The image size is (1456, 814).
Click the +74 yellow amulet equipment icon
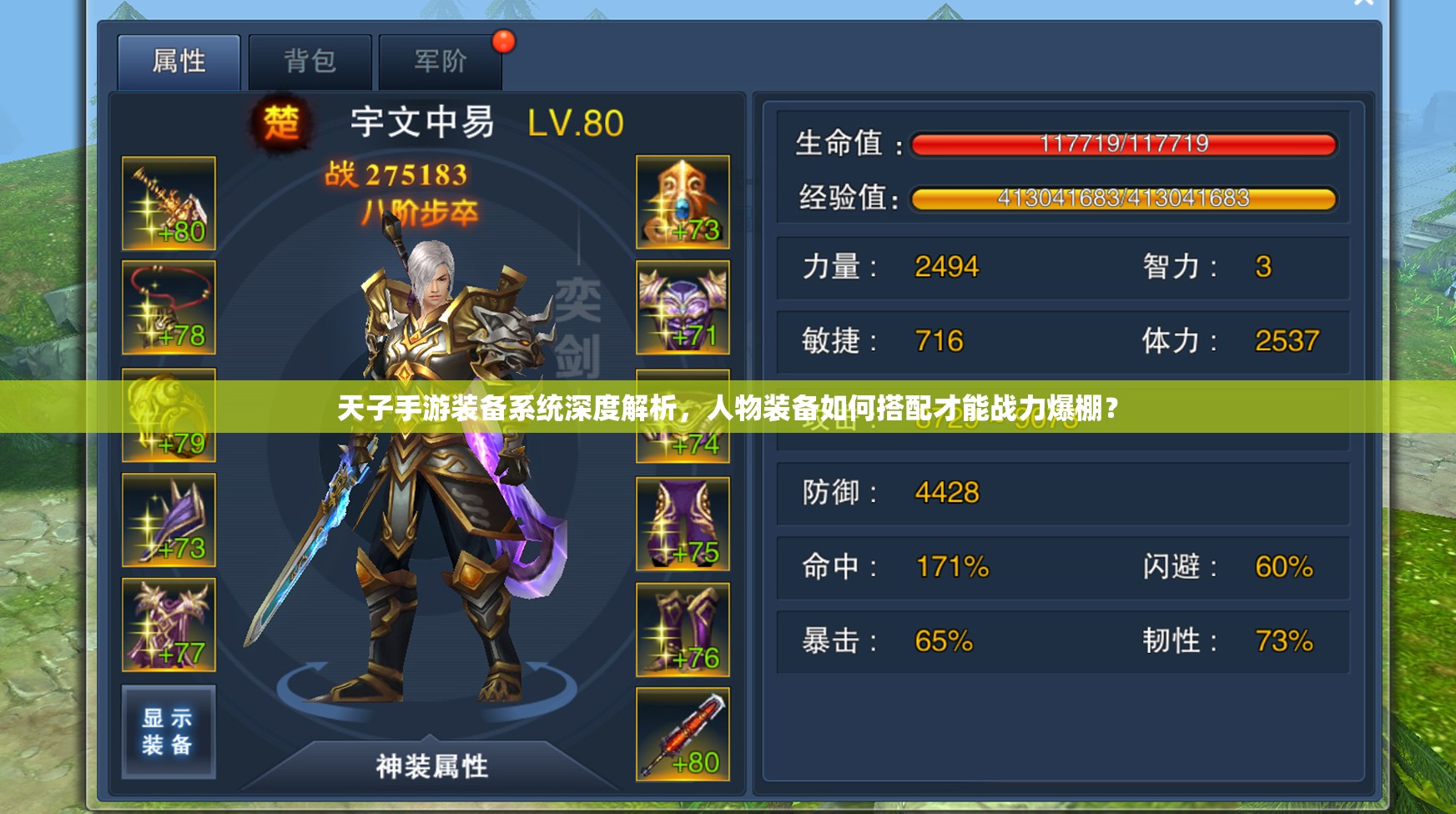[x=682, y=415]
